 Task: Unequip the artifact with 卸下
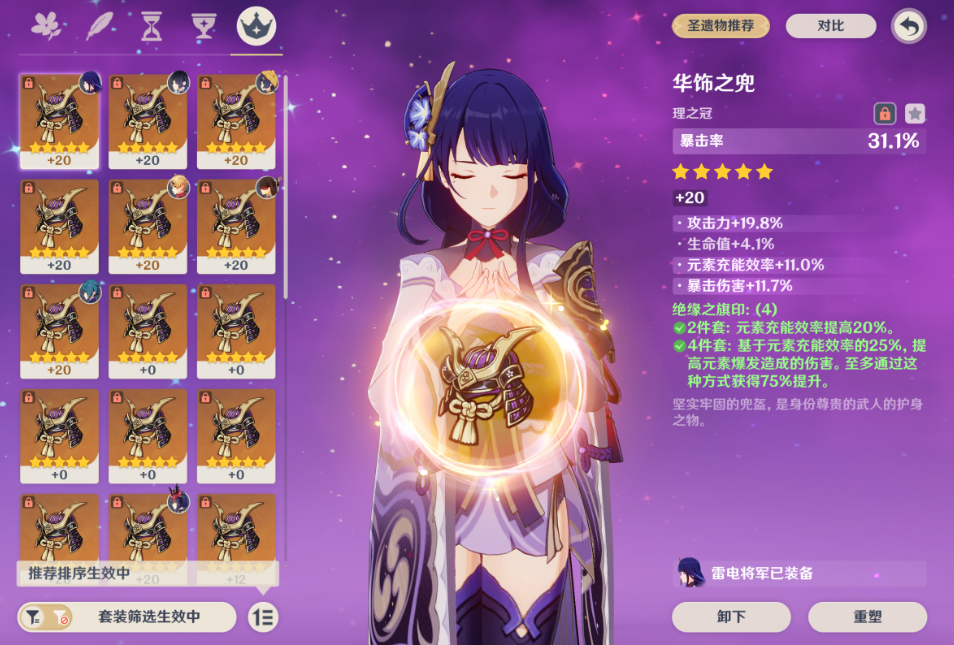click(731, 617)
